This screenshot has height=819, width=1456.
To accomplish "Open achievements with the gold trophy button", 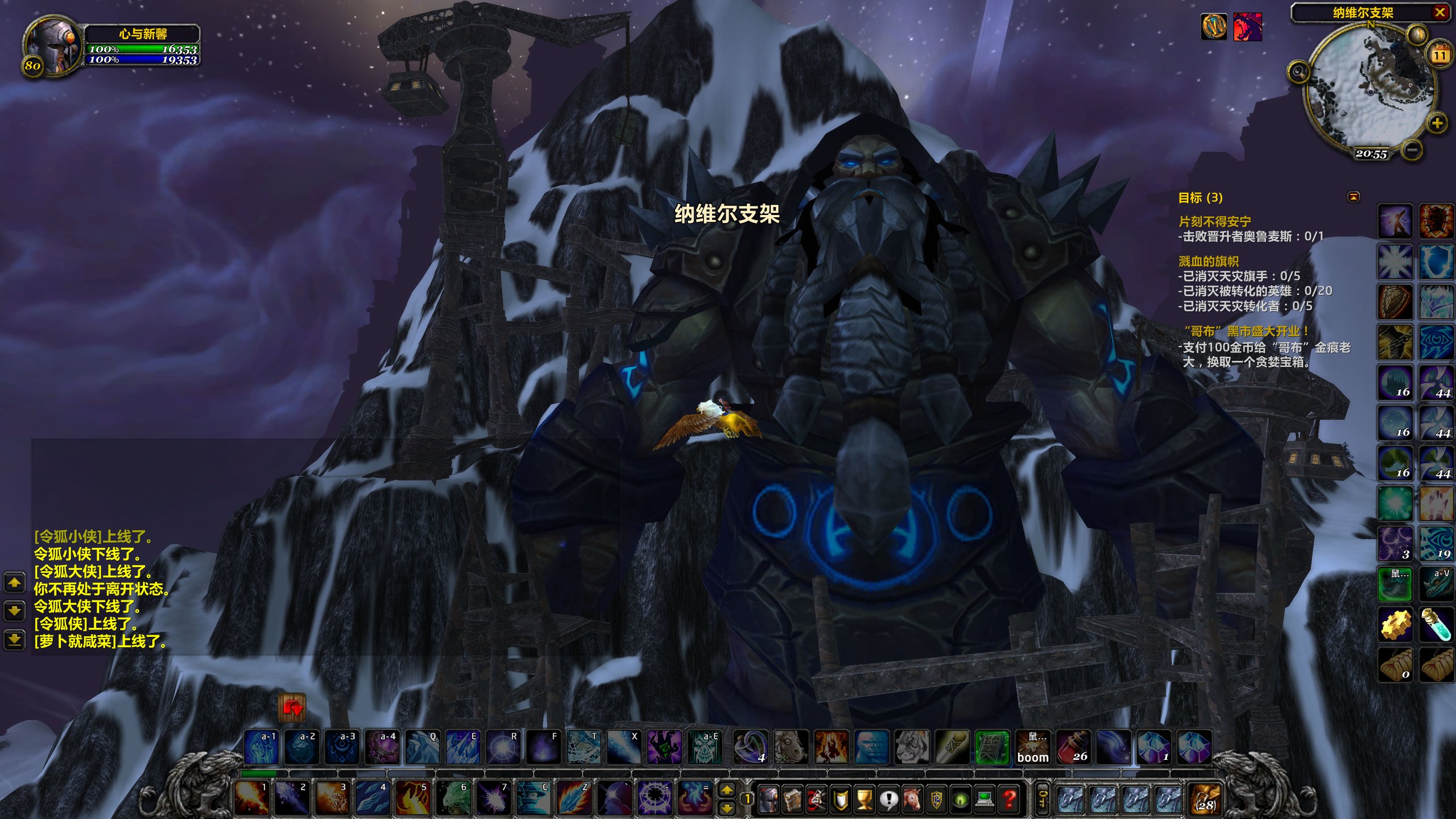I will (x=864, y=799).
